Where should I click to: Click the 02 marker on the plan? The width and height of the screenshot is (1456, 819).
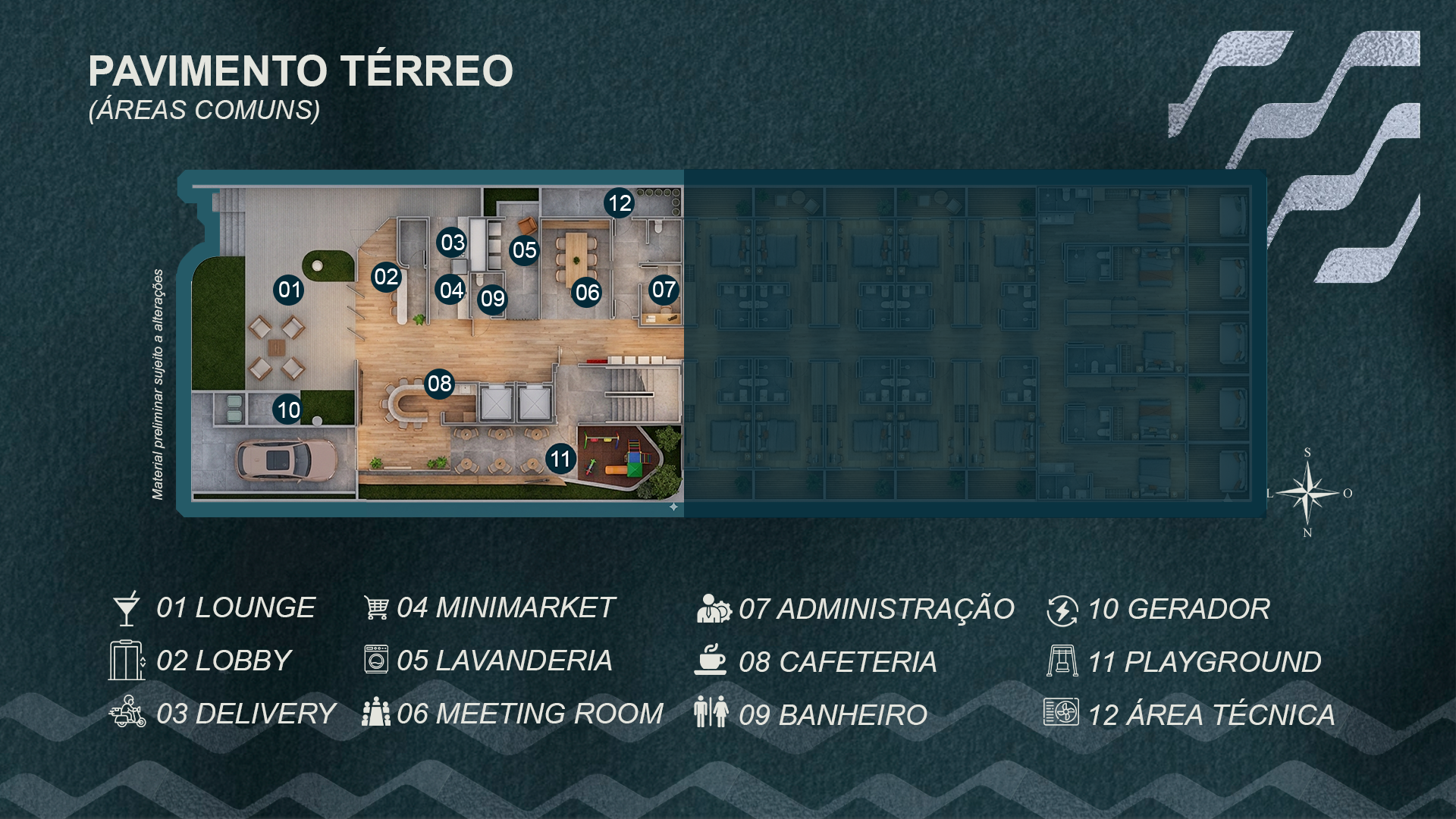point(386,277)
